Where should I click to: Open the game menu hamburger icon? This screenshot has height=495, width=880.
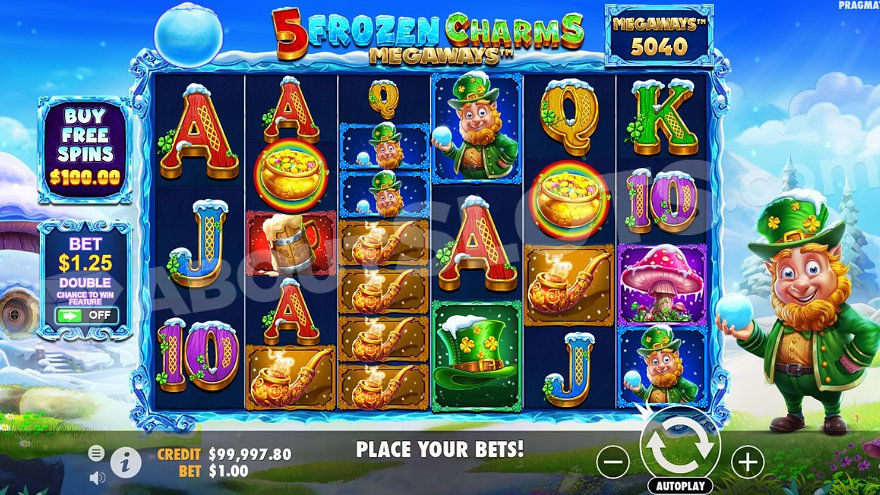(x=96, y=453)
